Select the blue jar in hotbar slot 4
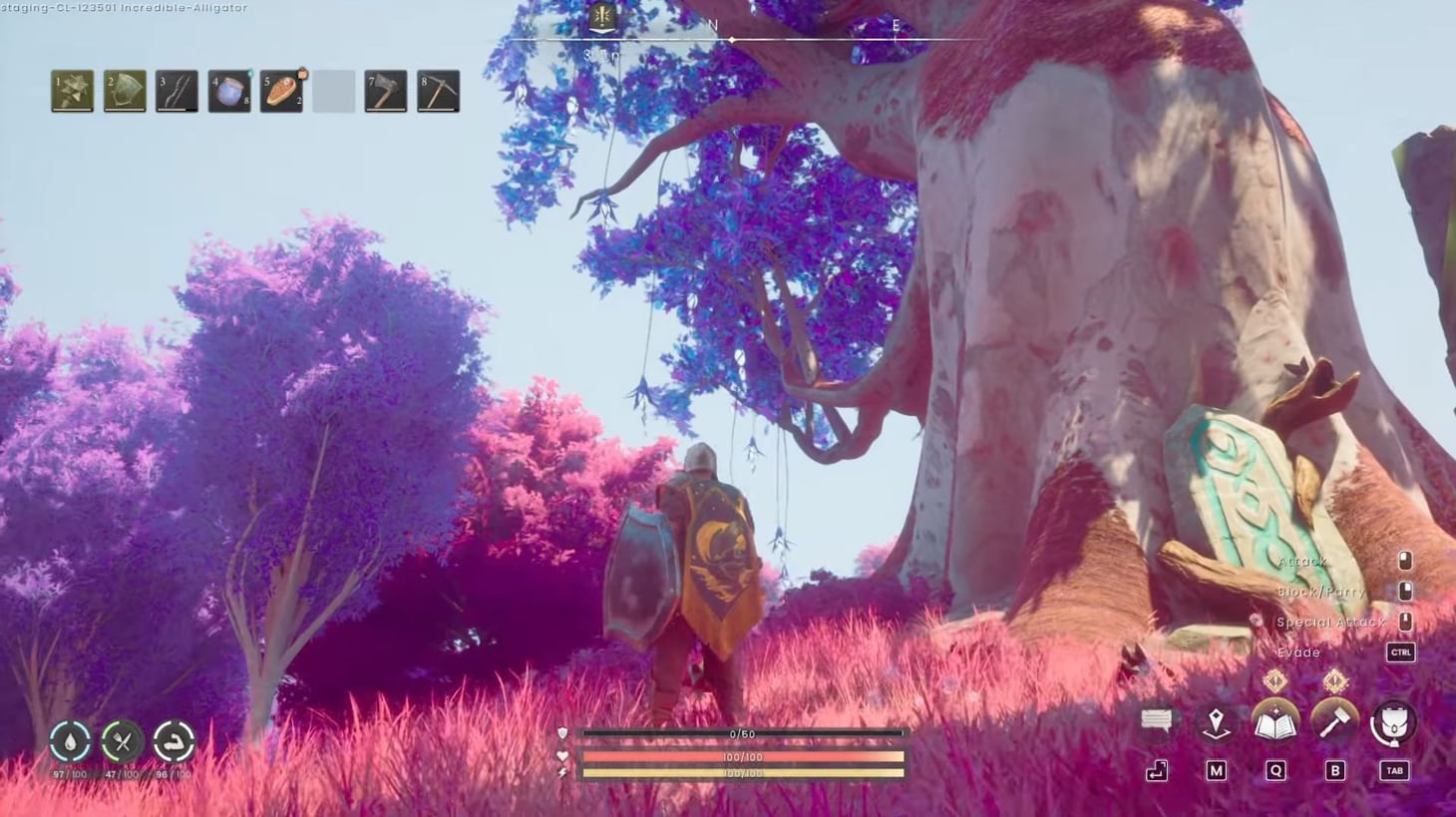The height and width of the screenshot is (817, 1456). 228,90
